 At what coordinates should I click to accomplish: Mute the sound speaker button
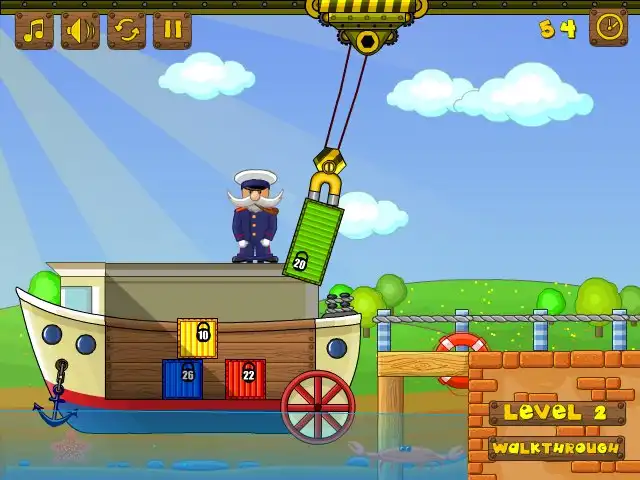point(80,29)
